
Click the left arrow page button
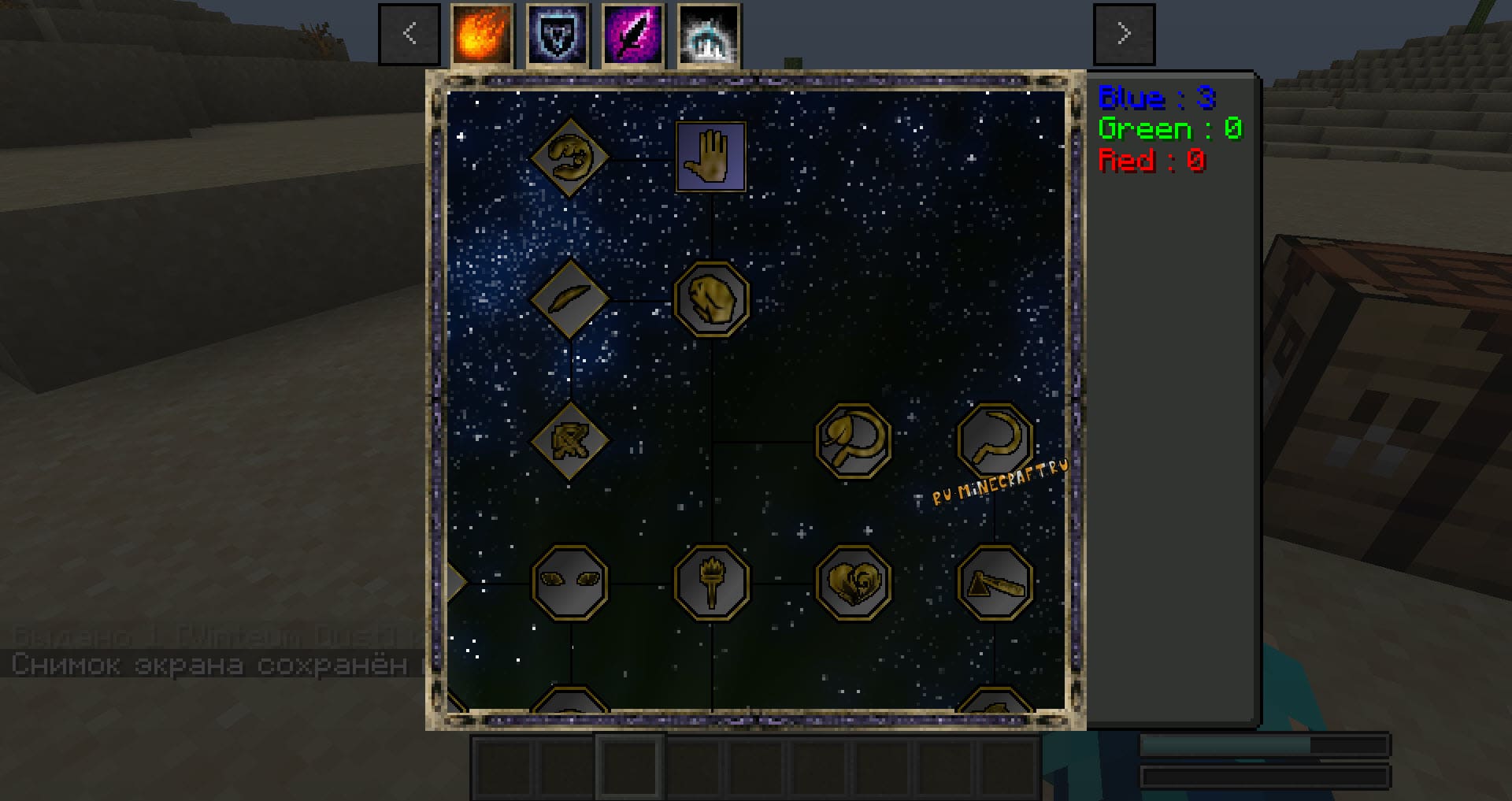coord(409,34)
